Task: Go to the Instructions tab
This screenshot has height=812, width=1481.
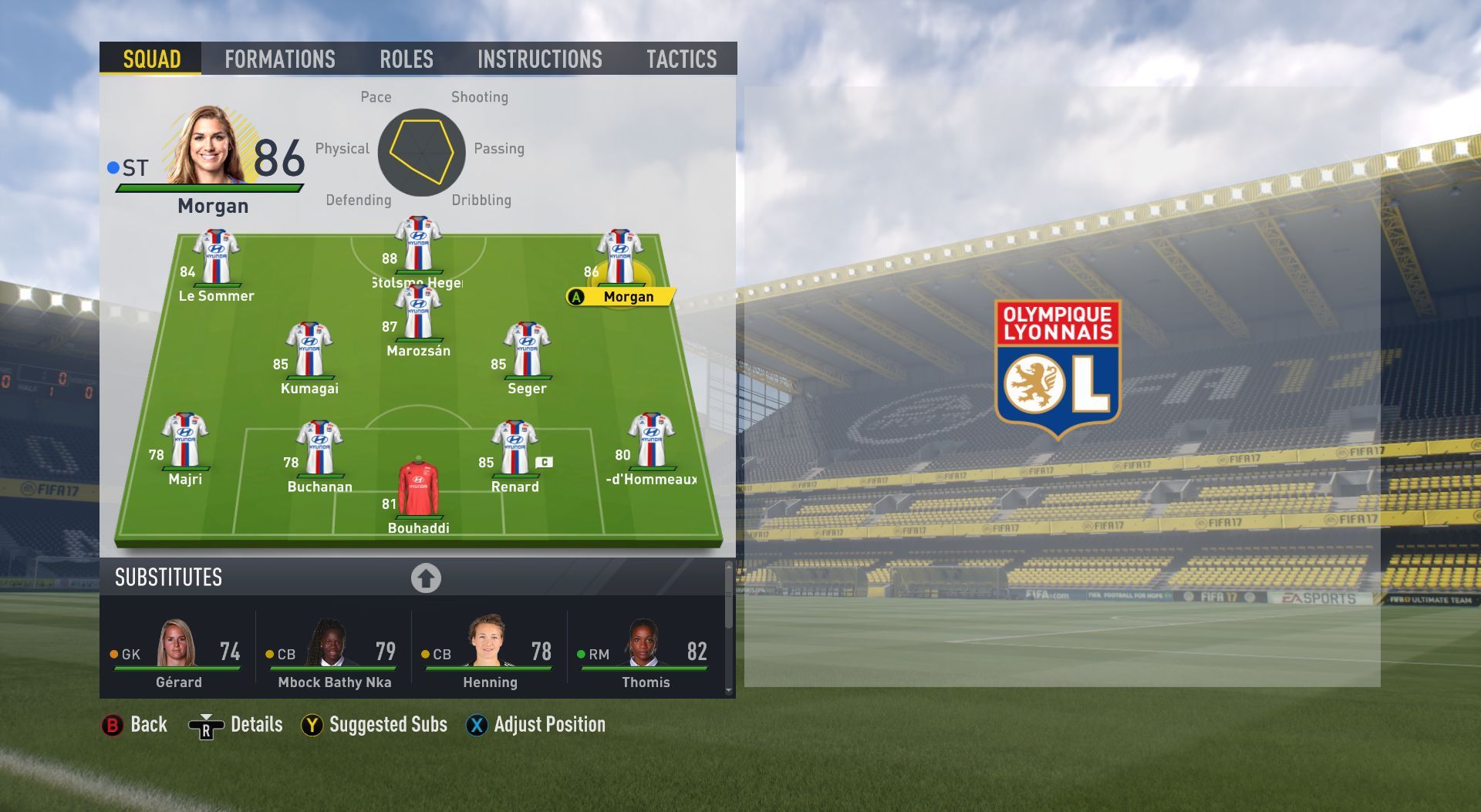Action: tap(539, 59)
